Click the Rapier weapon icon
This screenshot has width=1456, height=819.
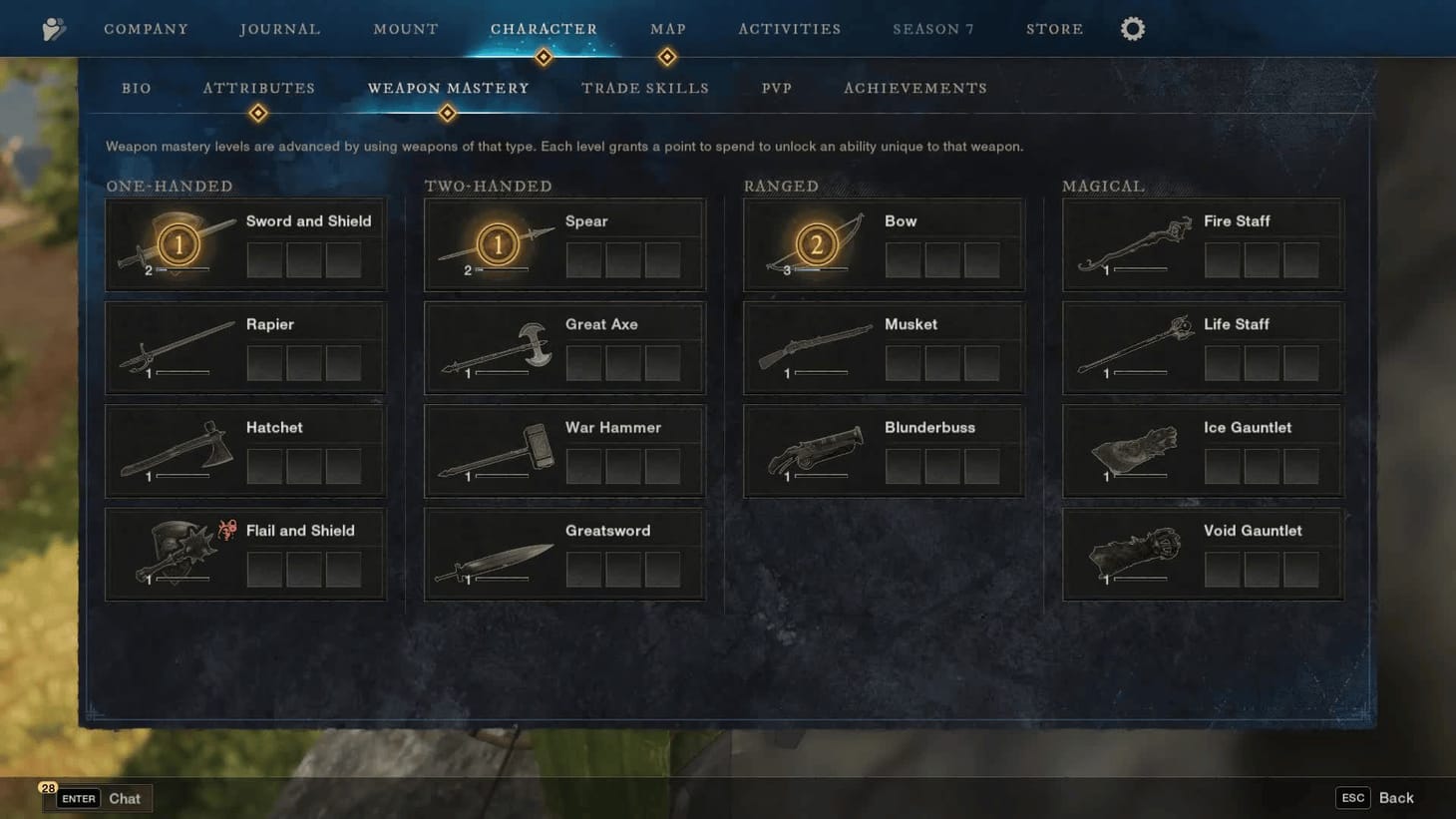[x=178, y=346]
